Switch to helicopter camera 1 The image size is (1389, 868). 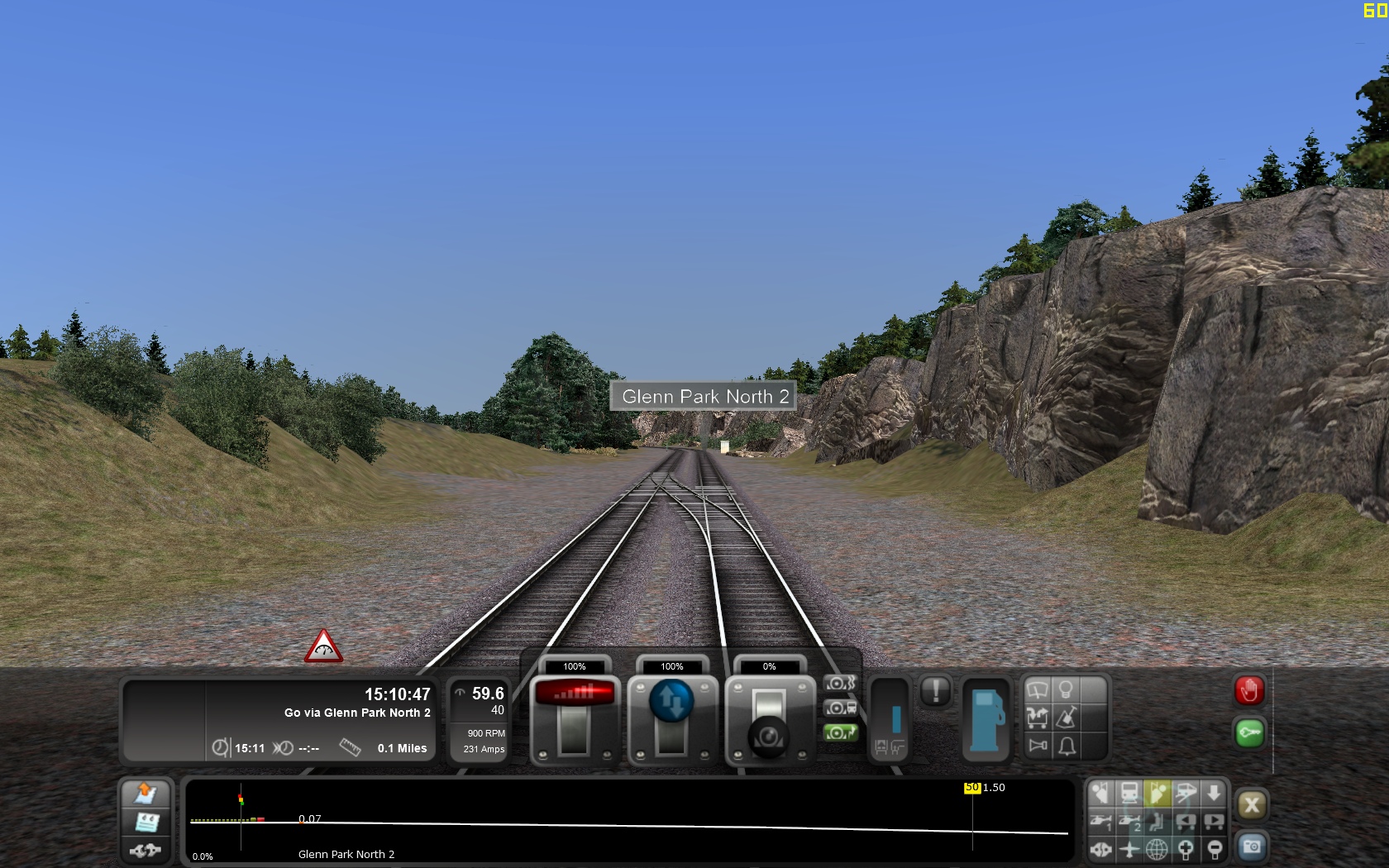click(1101, 821)
